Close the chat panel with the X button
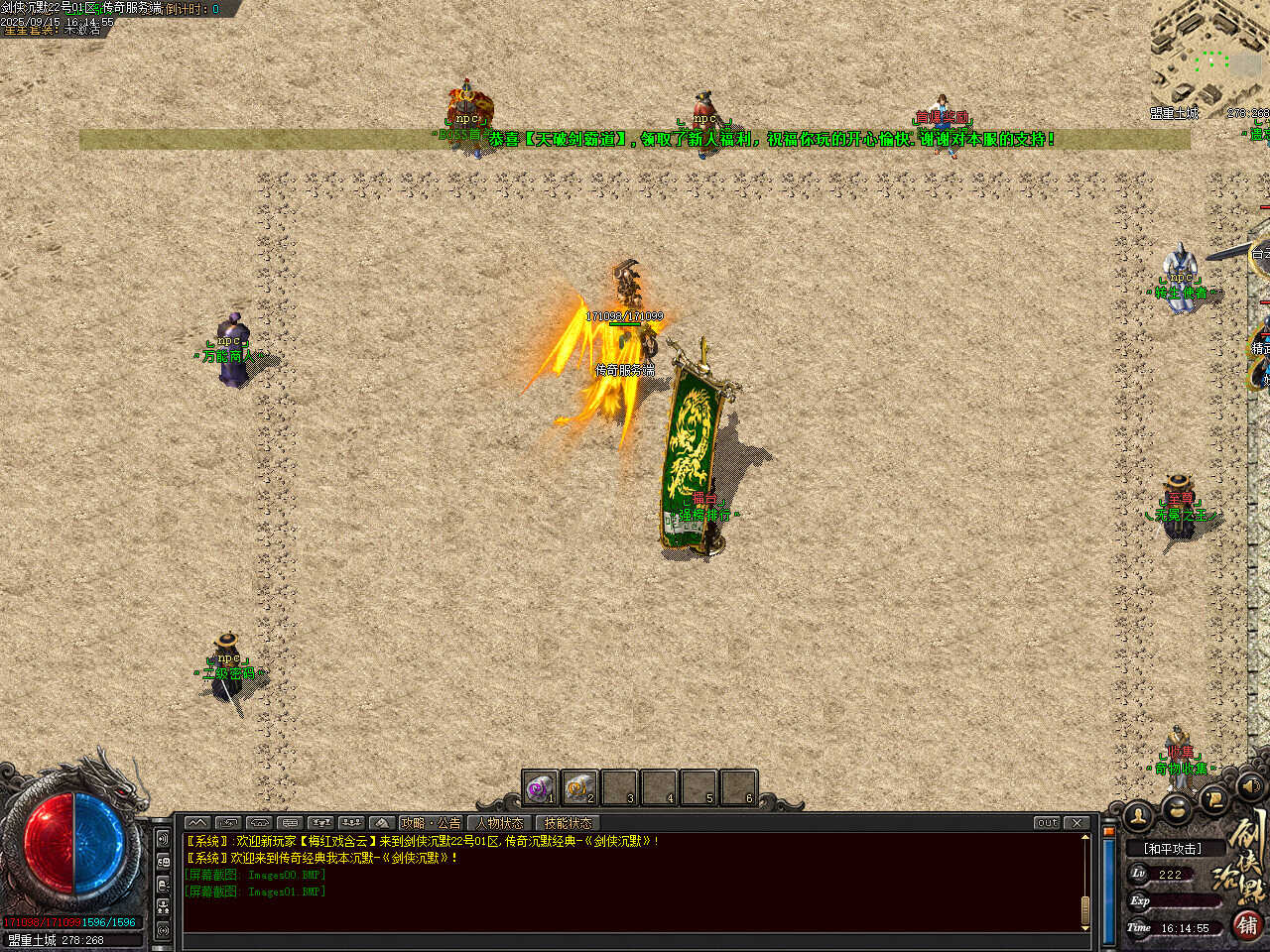1270x952 pixels. (x=1077, y=823)
